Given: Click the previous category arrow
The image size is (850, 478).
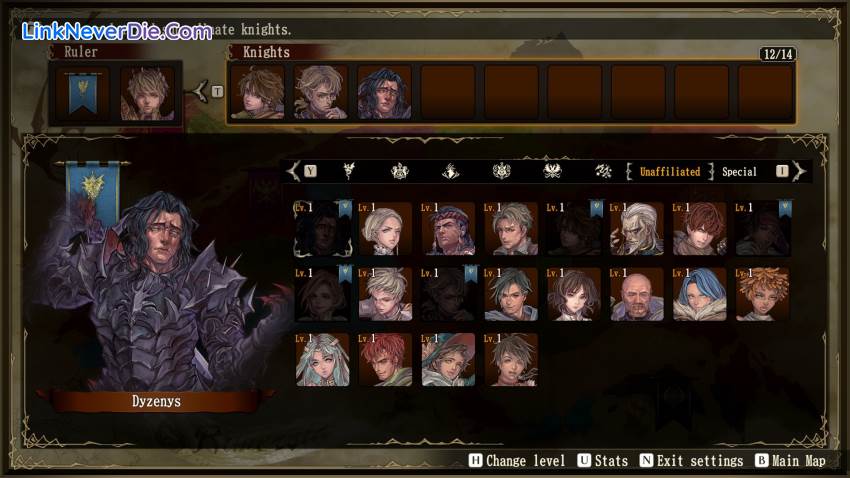Looking at the screenshot, I should pyautogui.click(x=292, y=172).
